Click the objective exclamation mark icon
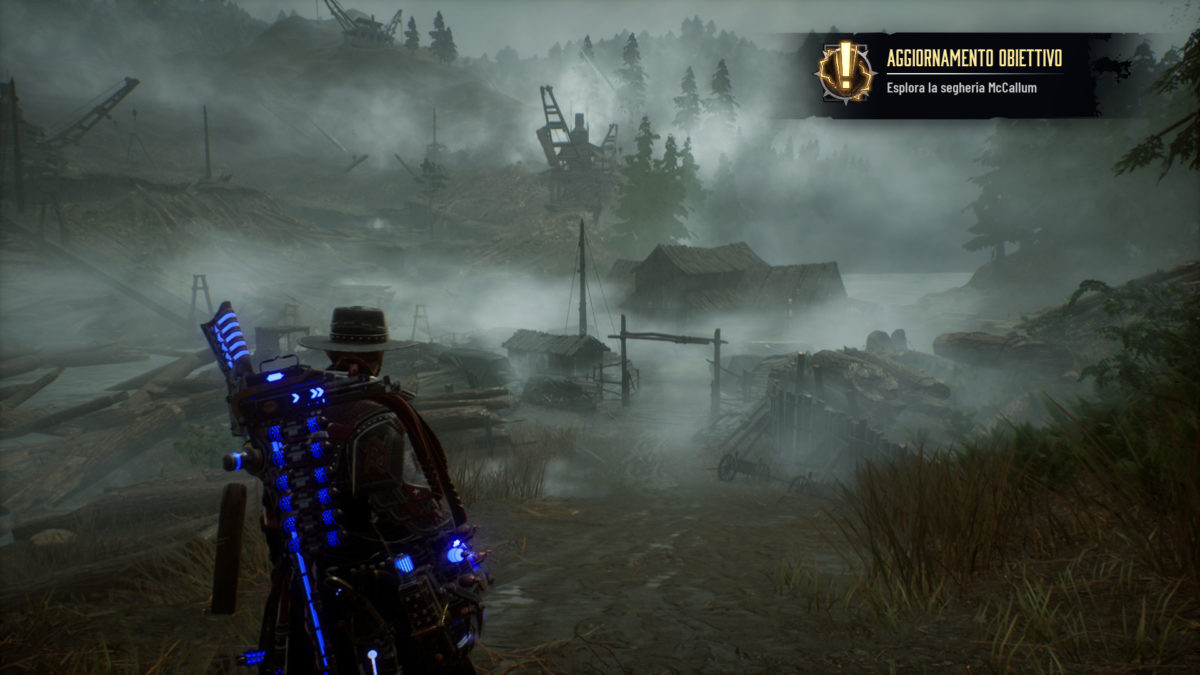Screen dimensions: 1200x675 point(845,72)
